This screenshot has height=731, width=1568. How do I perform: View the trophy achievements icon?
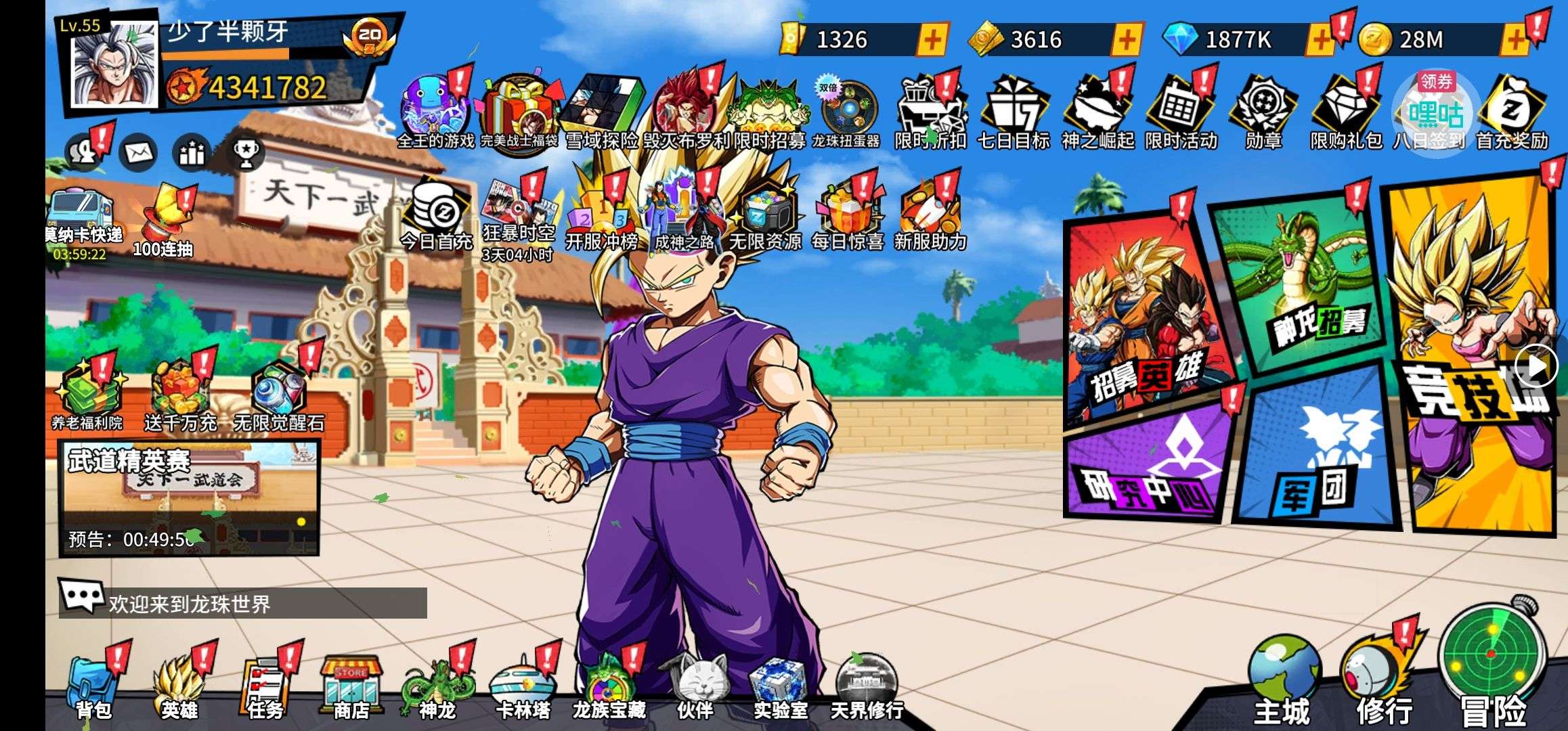pyautogui.click(x=245, y=154)
